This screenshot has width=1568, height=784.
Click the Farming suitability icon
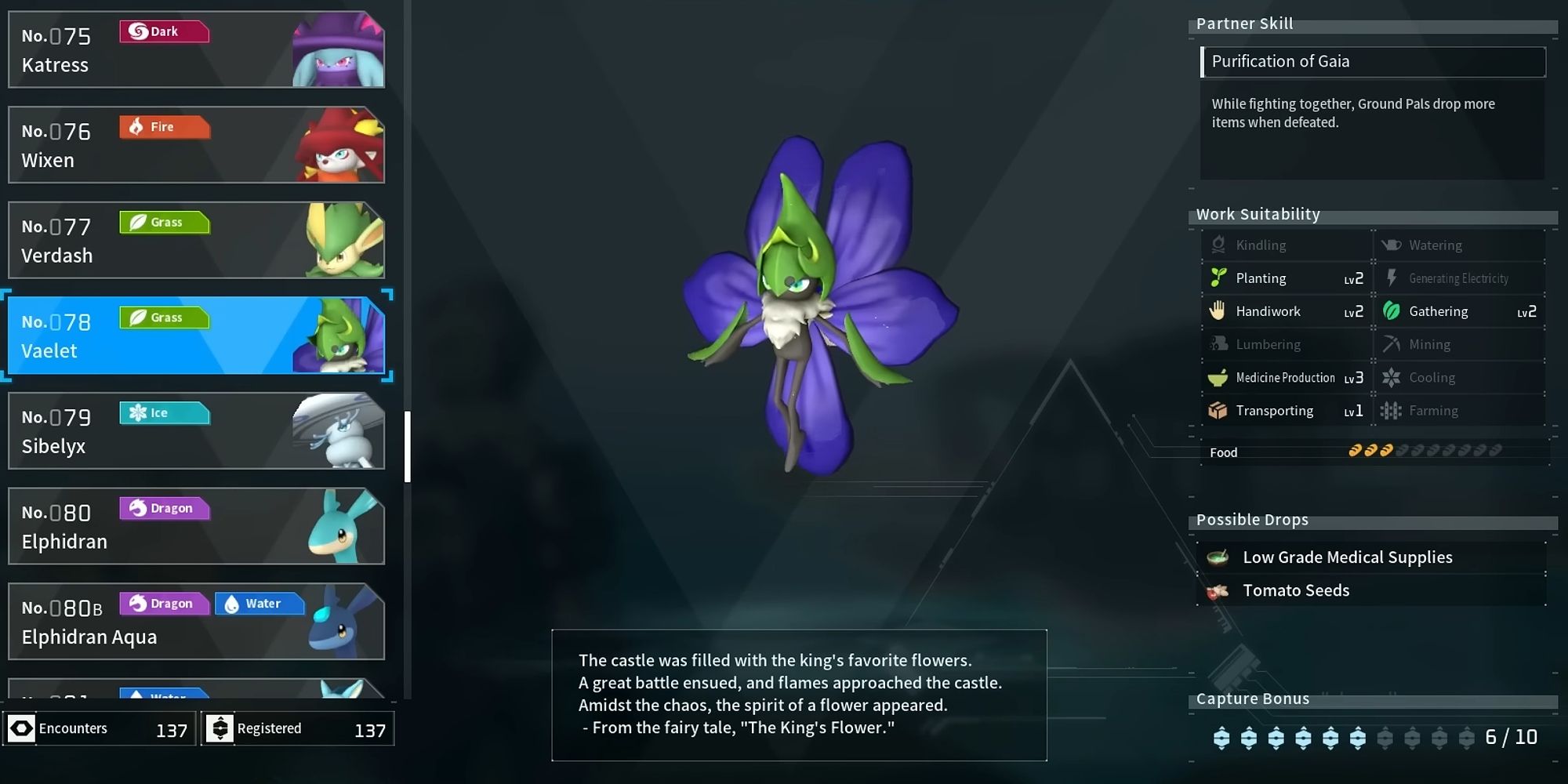(x=1393, y=410)
